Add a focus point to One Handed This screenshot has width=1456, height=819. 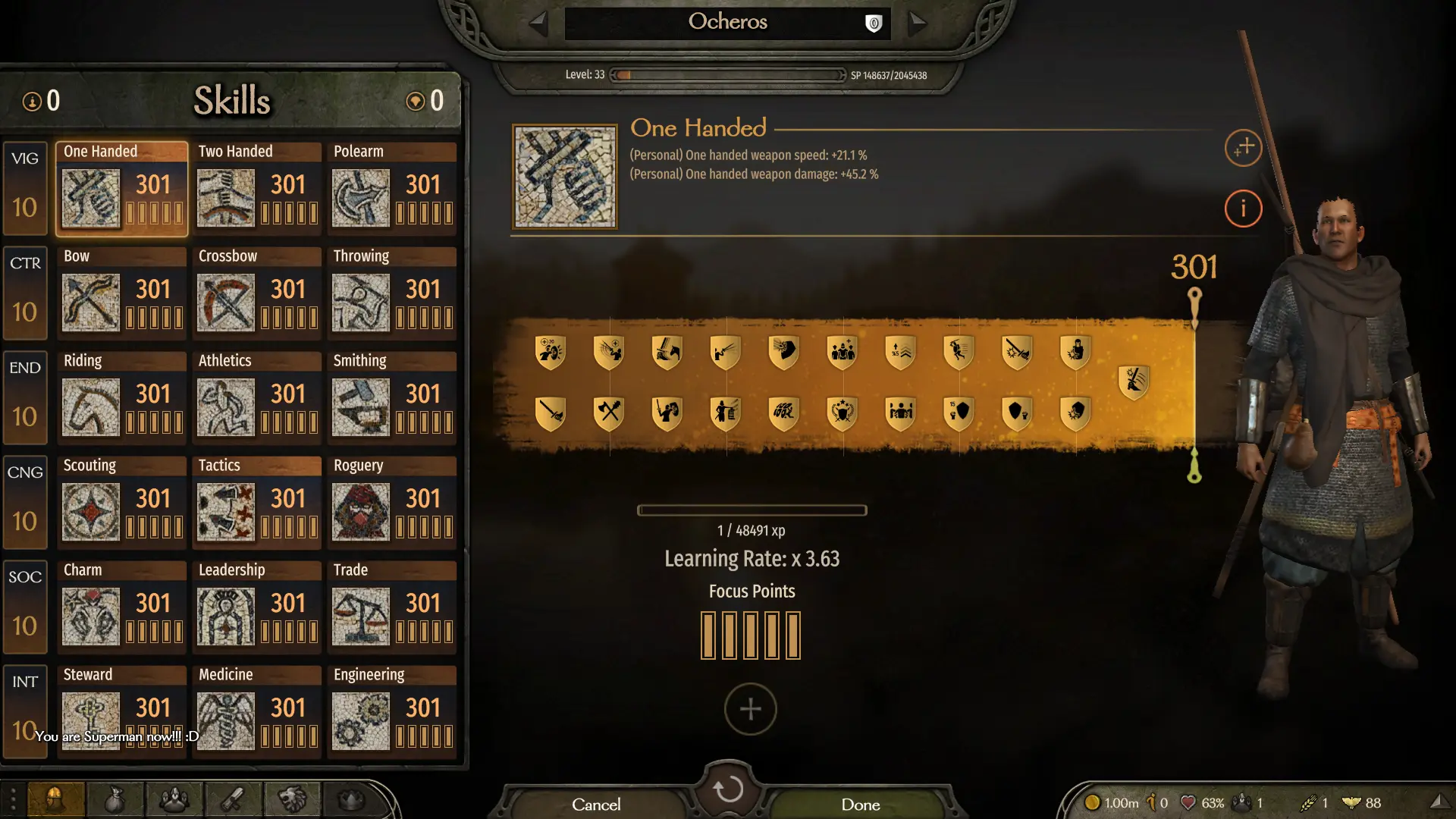(750, 709)
